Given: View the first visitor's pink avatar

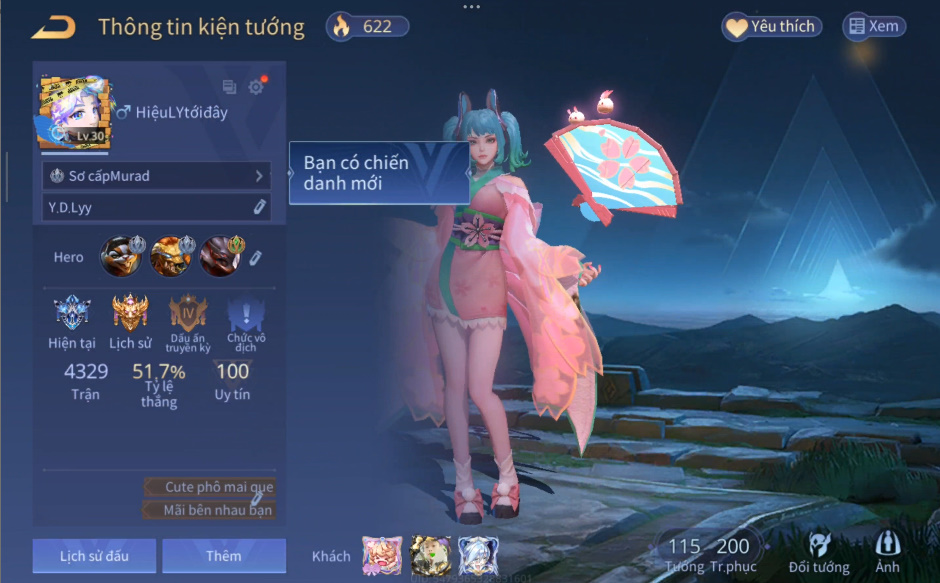Looking at the screenshot, I should click(382, 556).
